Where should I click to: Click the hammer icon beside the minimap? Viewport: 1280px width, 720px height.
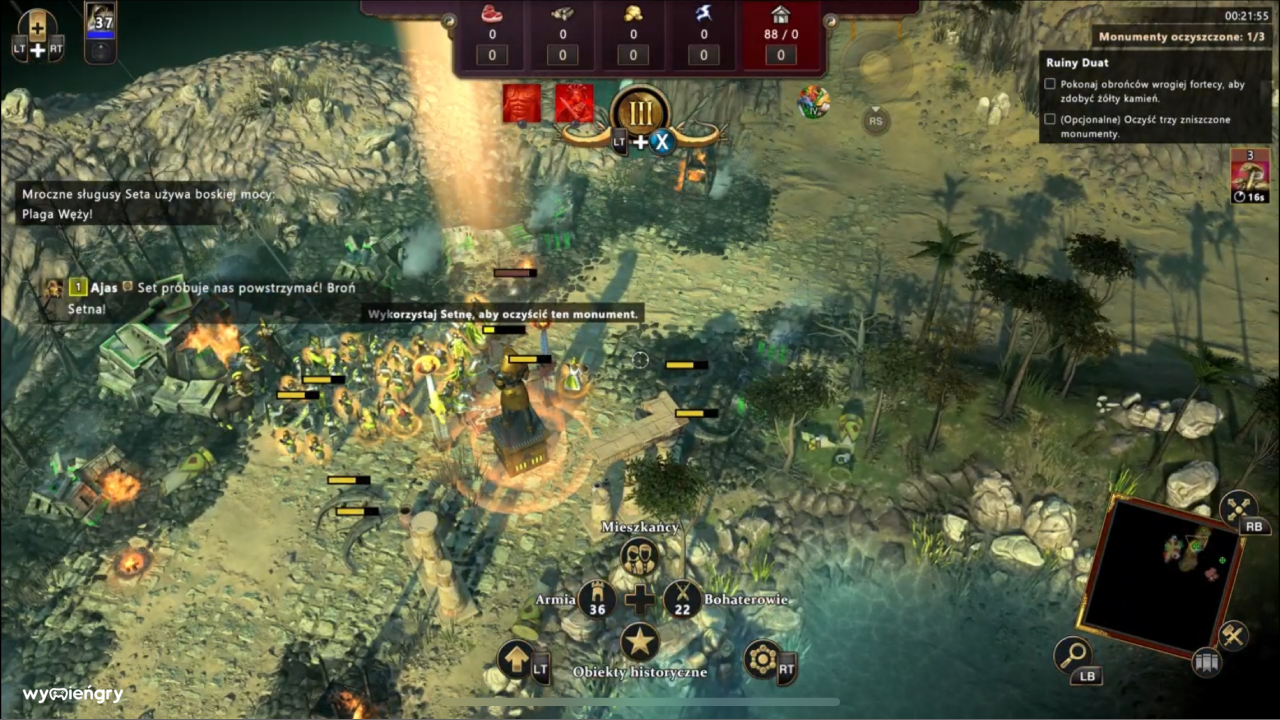[x=1233, y=635]
